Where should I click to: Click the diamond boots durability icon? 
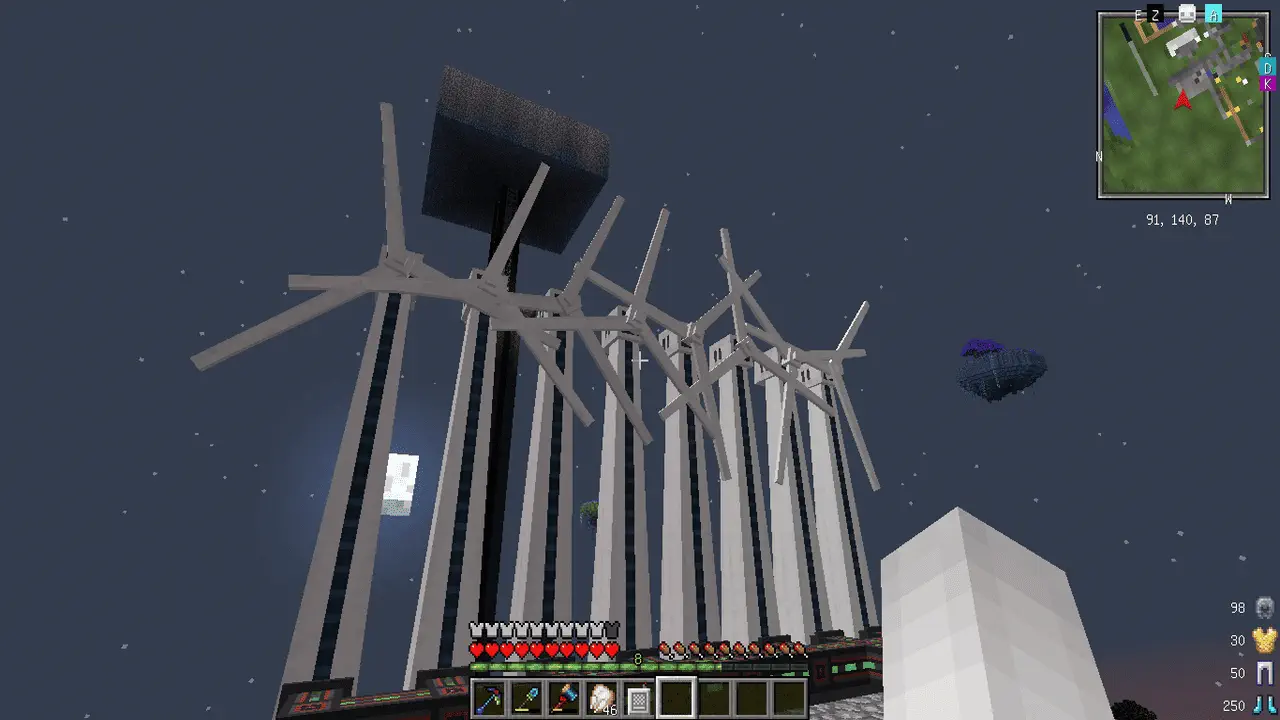(1265, 705)
